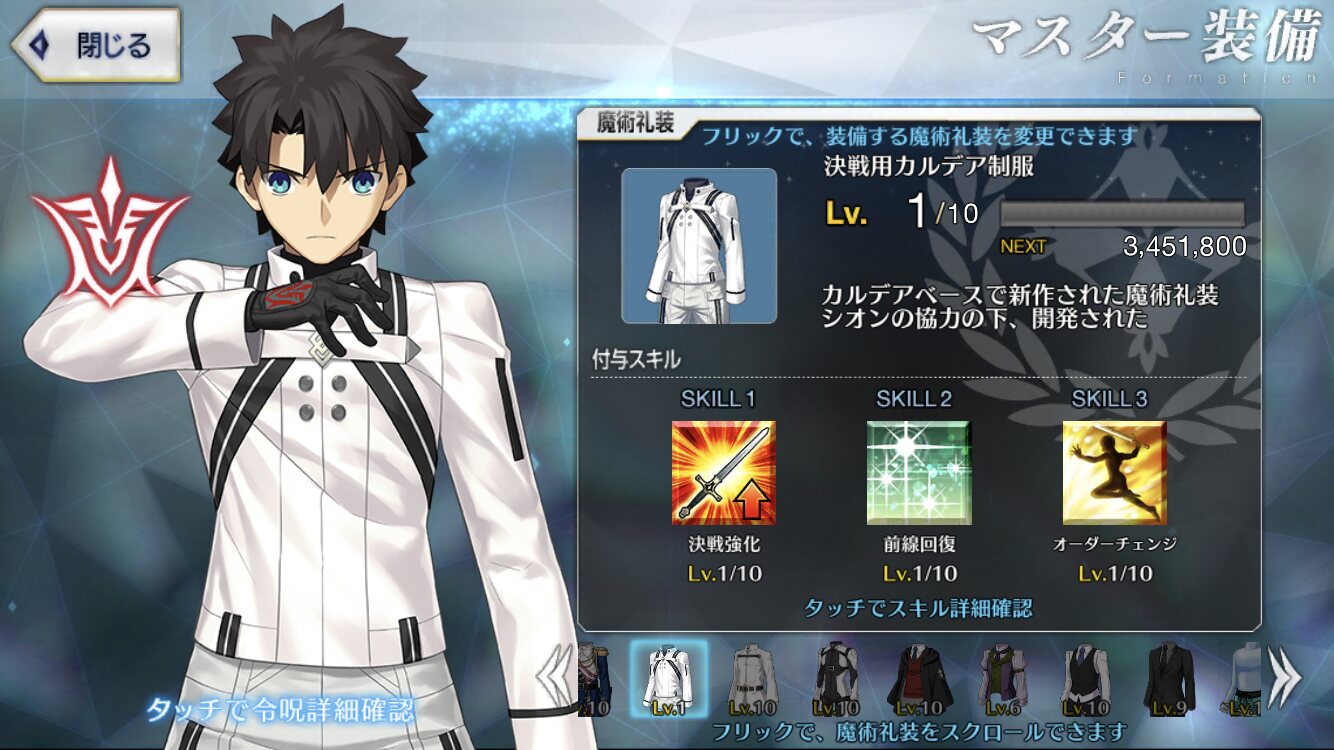Pick the black and white combat suit
The image size is (1334, 750).
(836, 679)
